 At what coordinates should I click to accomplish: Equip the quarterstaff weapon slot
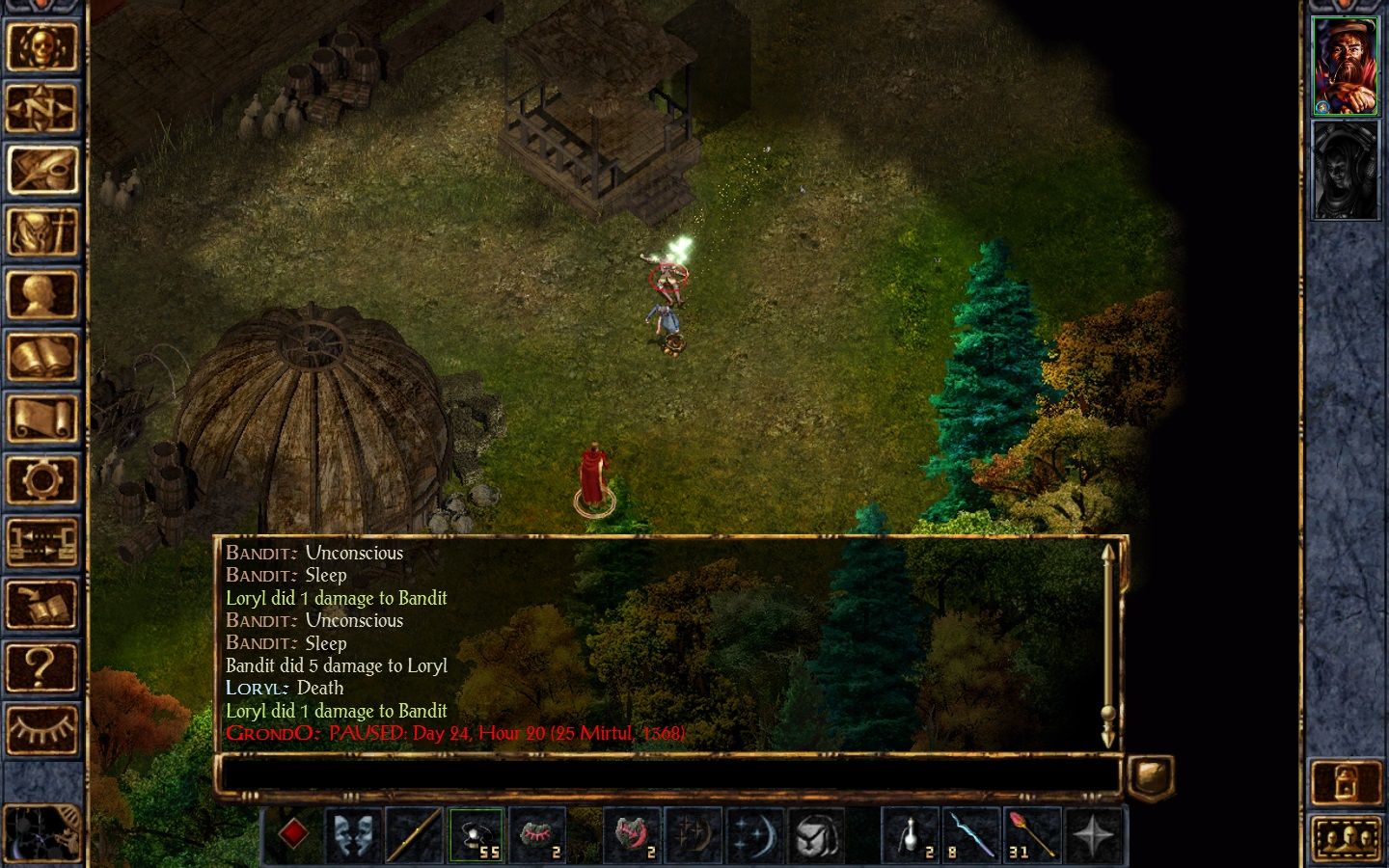pyautogui.click(x=415, y=834)
